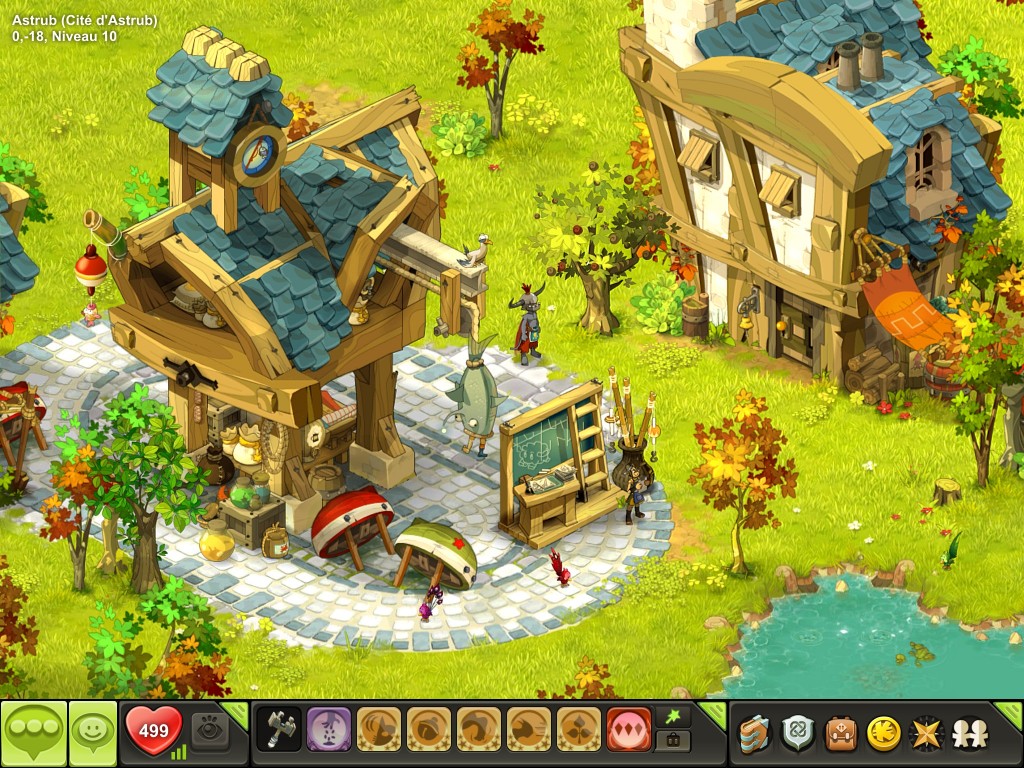1024x768 pixels.
Task: Switch to the bag items tab
Action: coord(673,742)
